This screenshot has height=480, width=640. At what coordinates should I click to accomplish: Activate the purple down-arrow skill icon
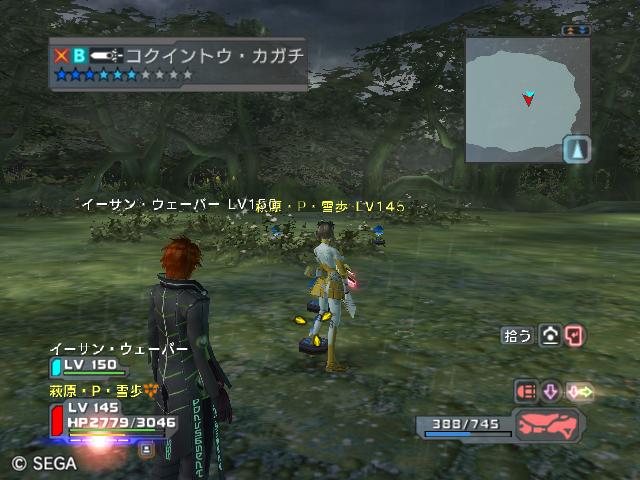[551, 391]
